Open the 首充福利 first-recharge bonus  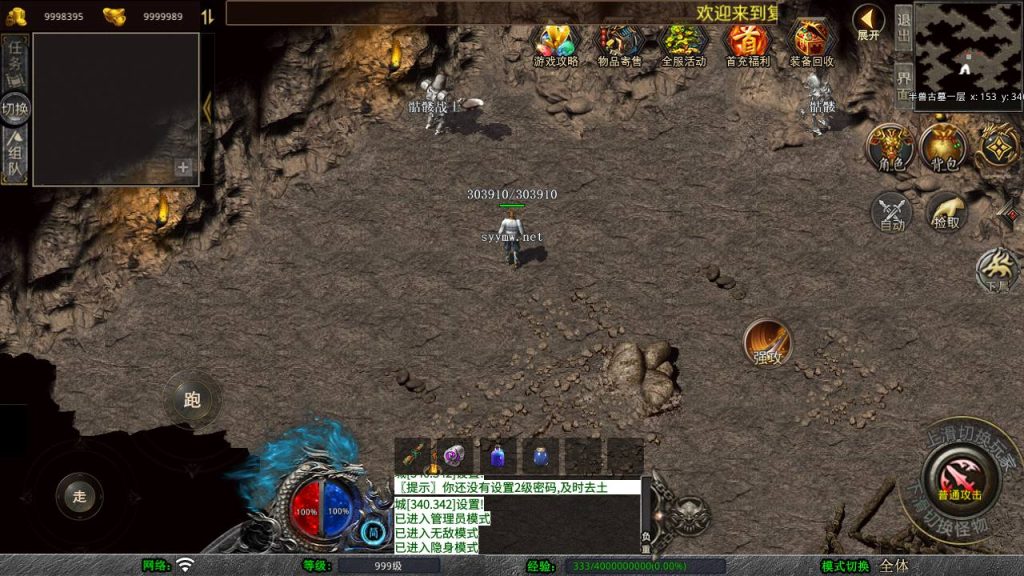pos(747,44)
